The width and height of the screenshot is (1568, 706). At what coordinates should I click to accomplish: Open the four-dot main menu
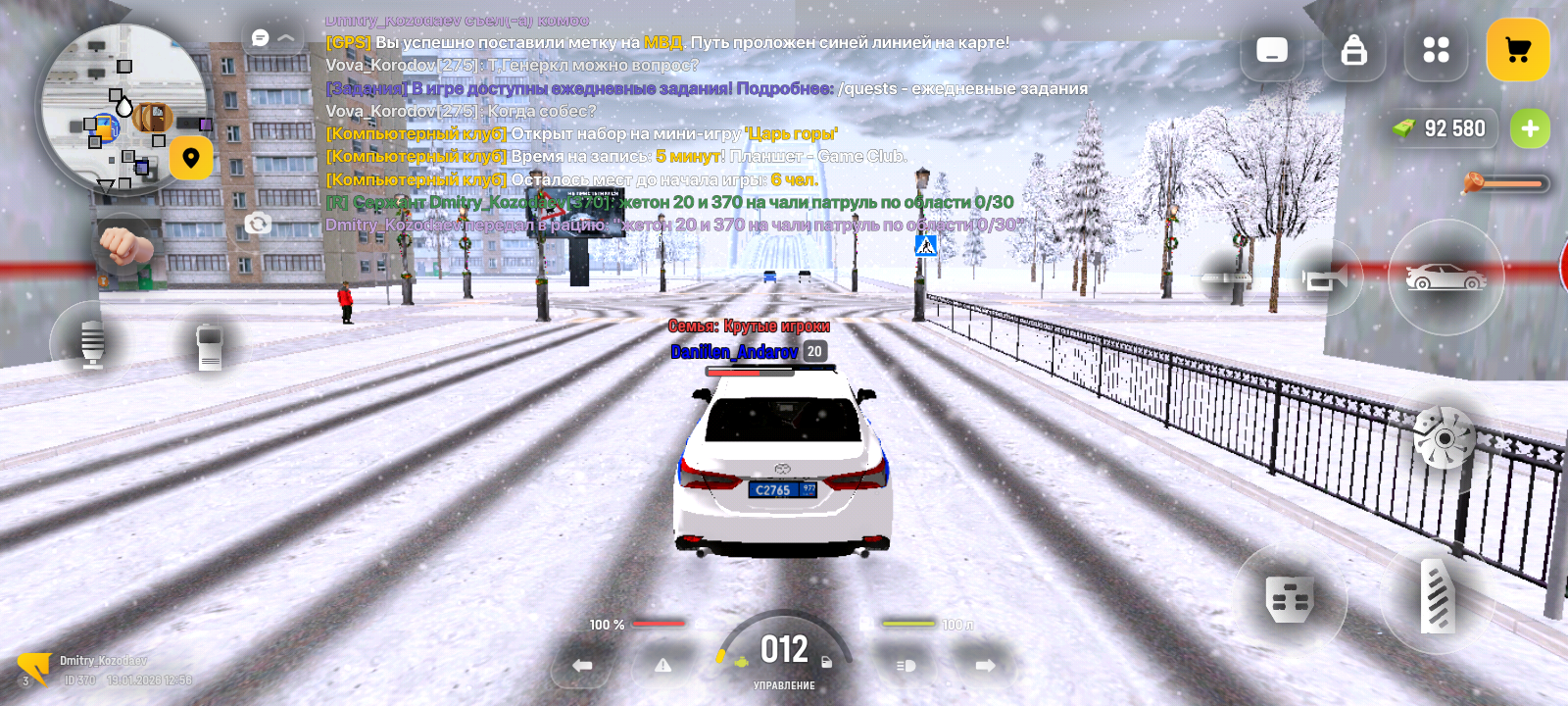point(1436,50)
